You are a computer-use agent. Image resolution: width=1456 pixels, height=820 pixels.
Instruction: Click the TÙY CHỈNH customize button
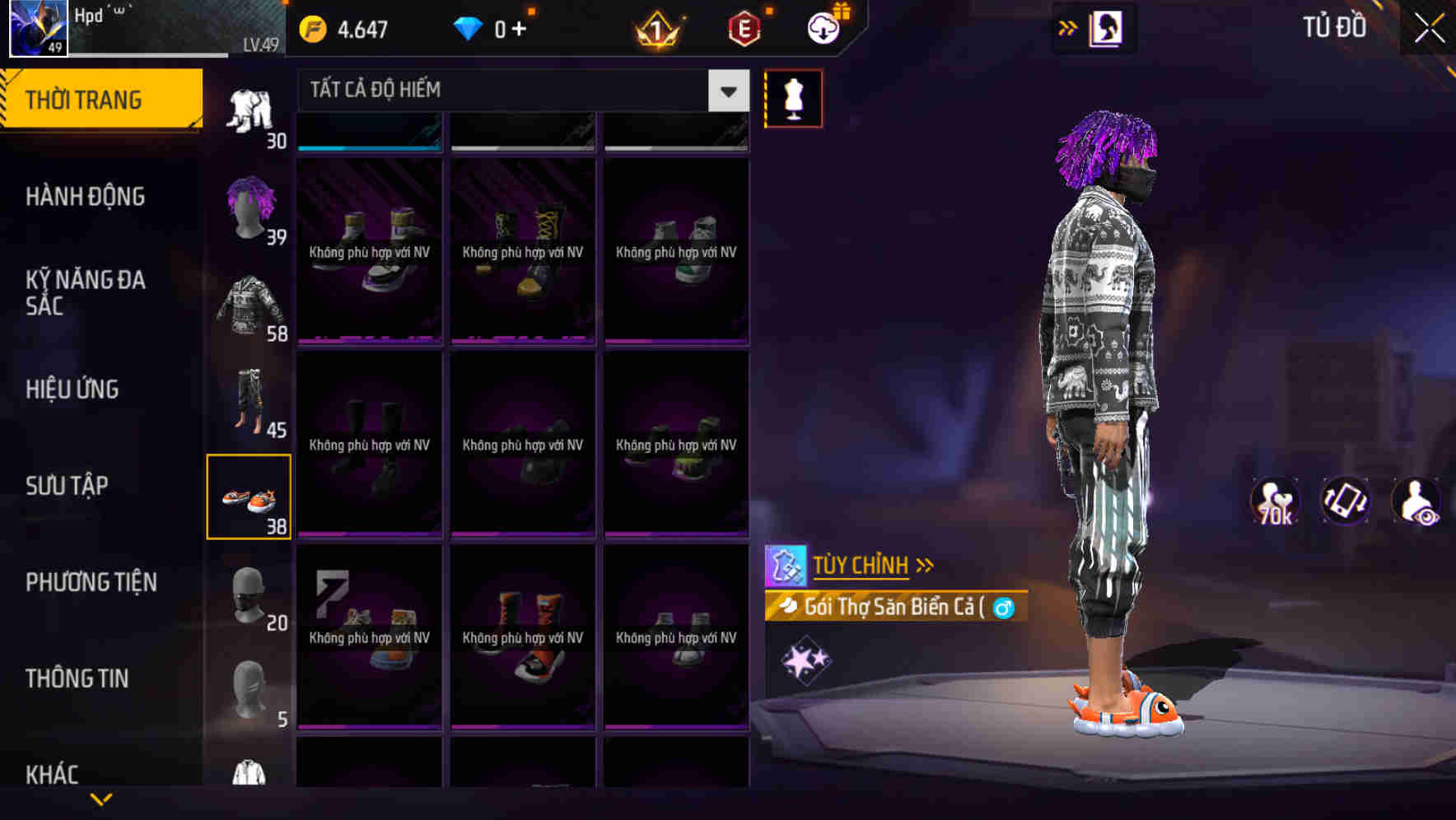point(861,565)
